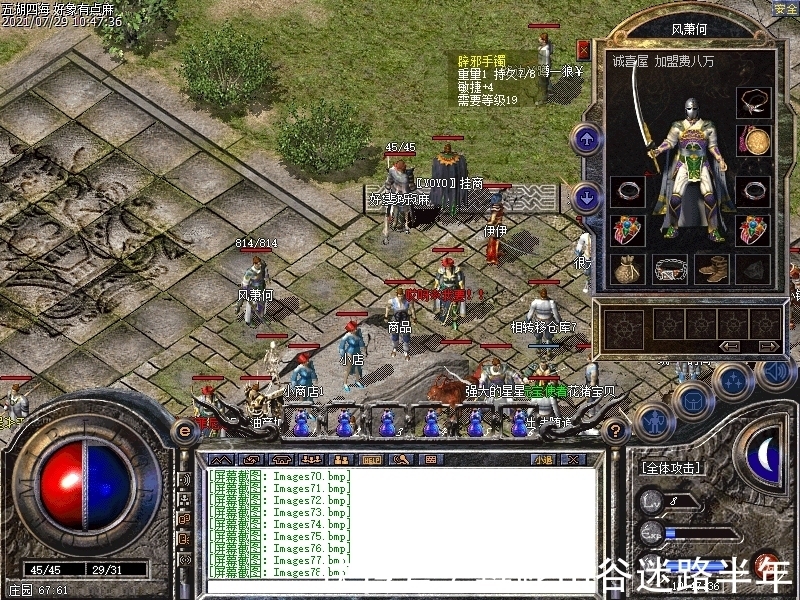Click the 安全 button in top corner

(785, 8)
